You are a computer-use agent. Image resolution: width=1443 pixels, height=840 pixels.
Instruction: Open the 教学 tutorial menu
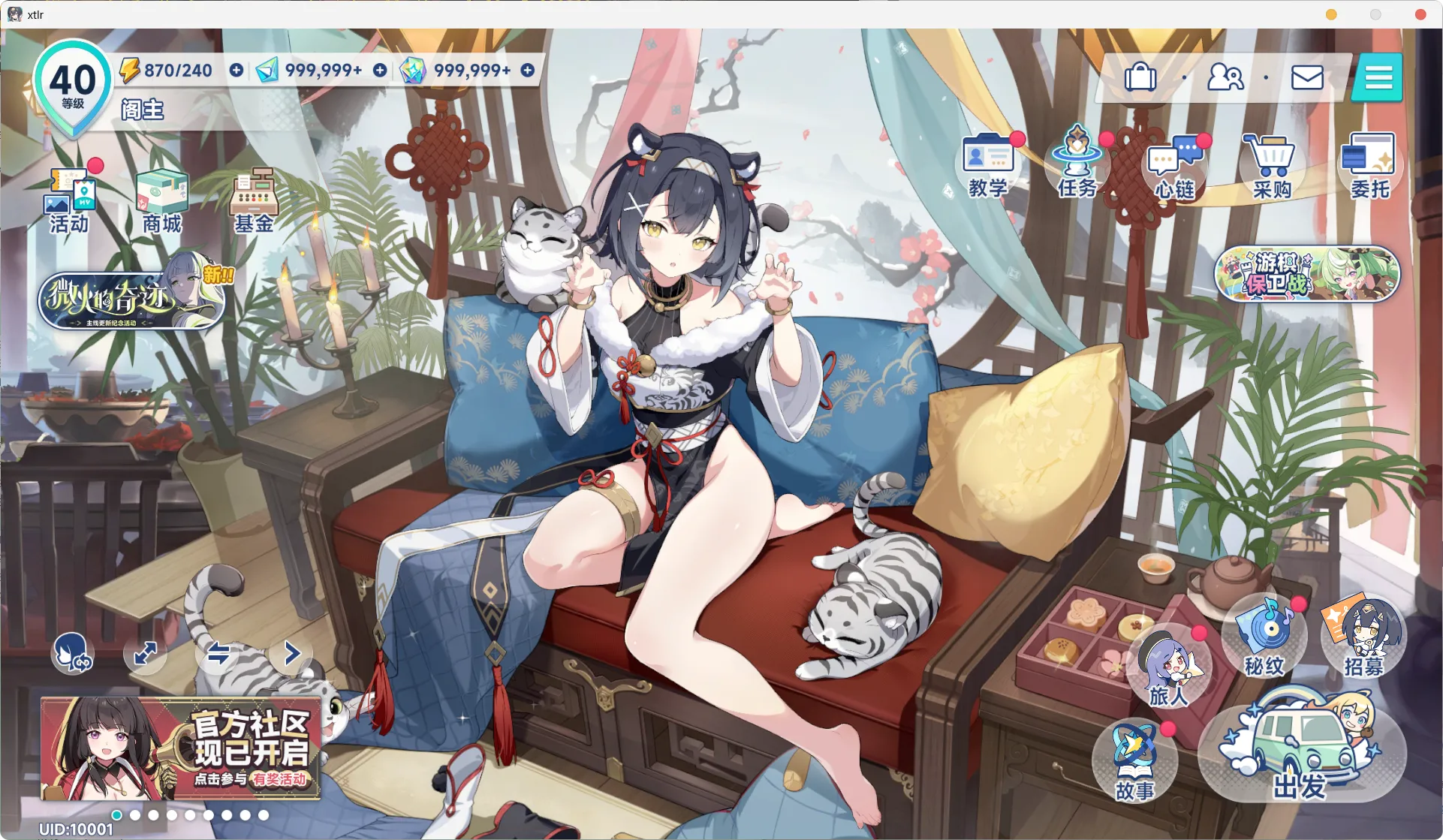click(988, 165)
